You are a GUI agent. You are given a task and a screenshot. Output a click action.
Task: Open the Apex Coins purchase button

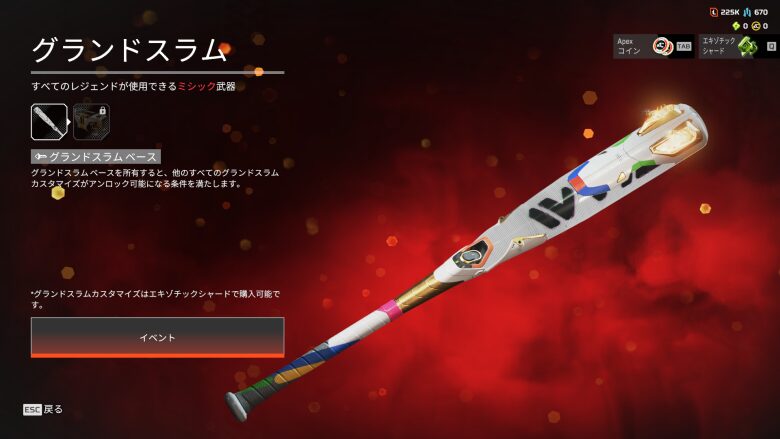tap(653, 46)
